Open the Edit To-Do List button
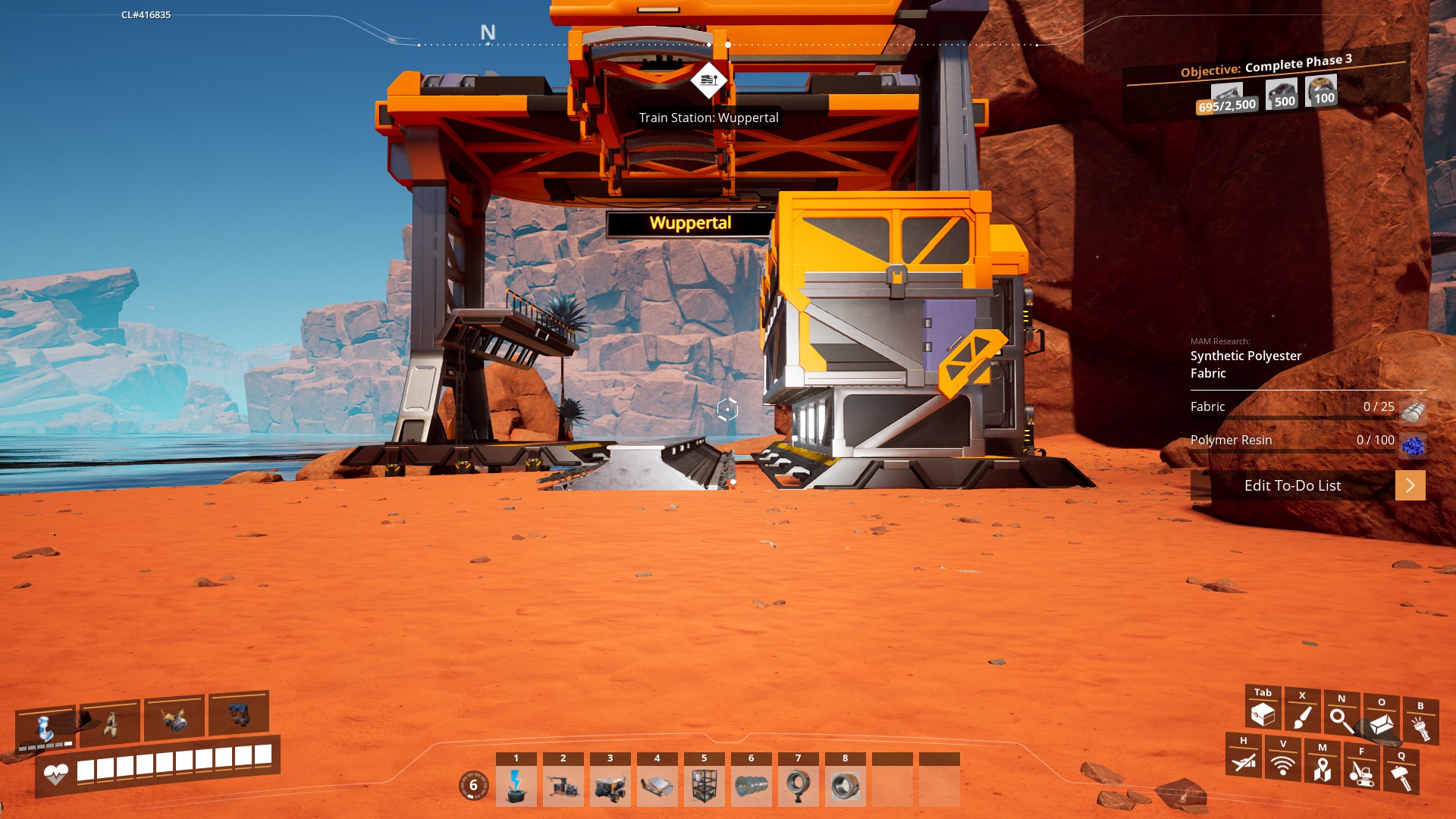The width and height of the screenshot is (1456, 819). click(x=1292, y=485)
